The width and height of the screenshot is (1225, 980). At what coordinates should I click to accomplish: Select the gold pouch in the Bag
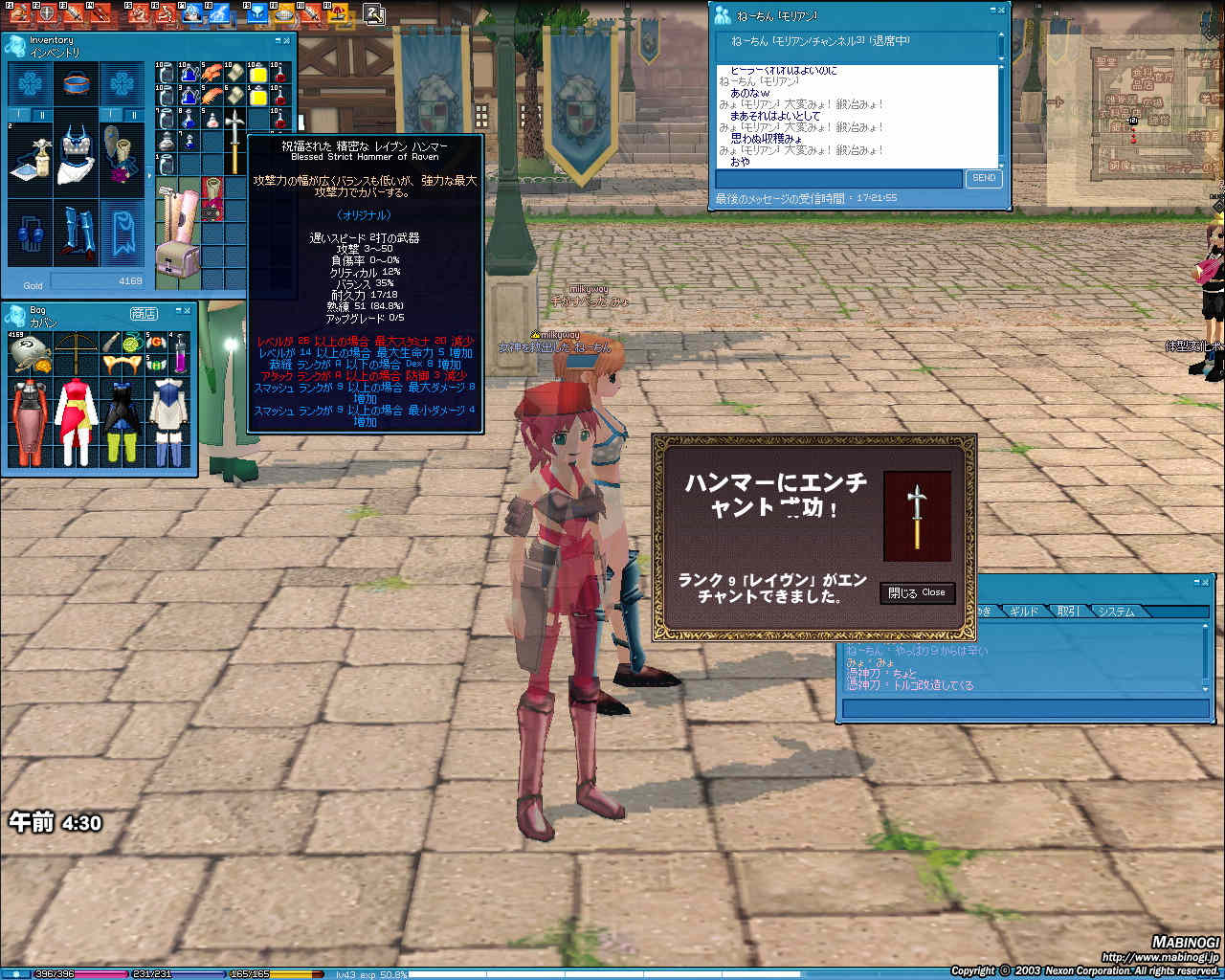pyautogui.click(x=25, y=356)
